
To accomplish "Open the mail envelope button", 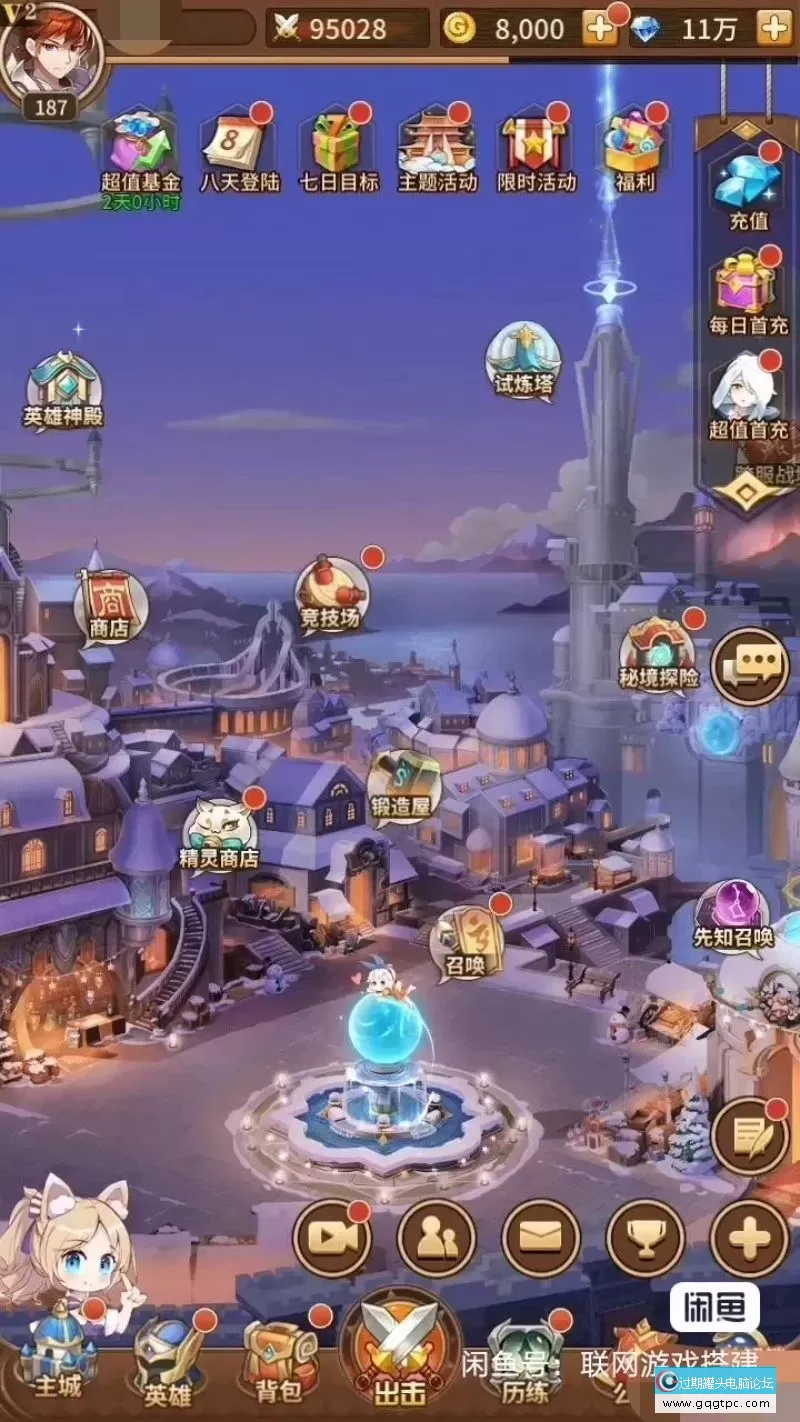I will click(541, 1238).
